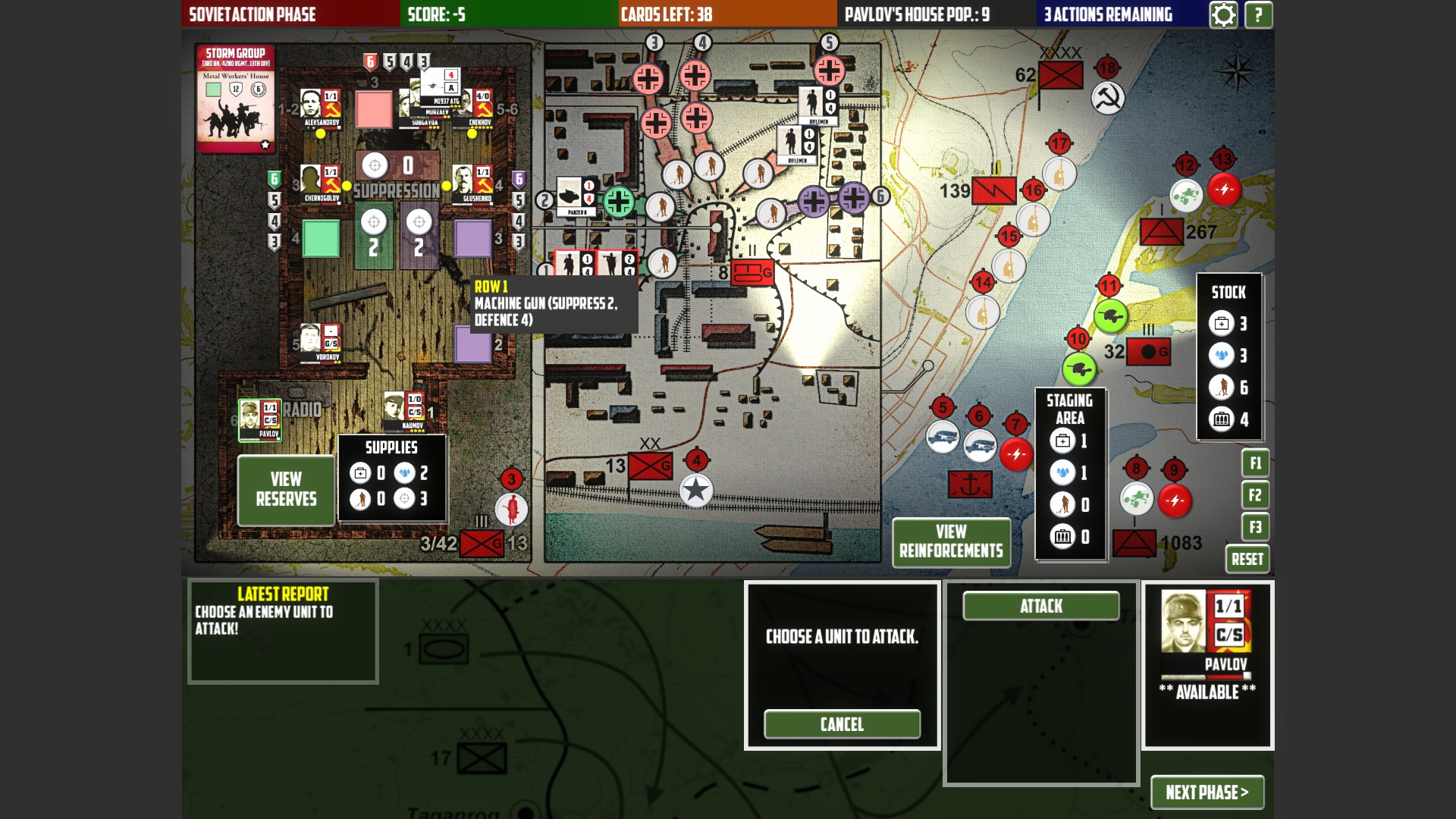Select the F2 button
Image resolution: width=1456 pixels, height=819 pixels.
coord(1255,495)
